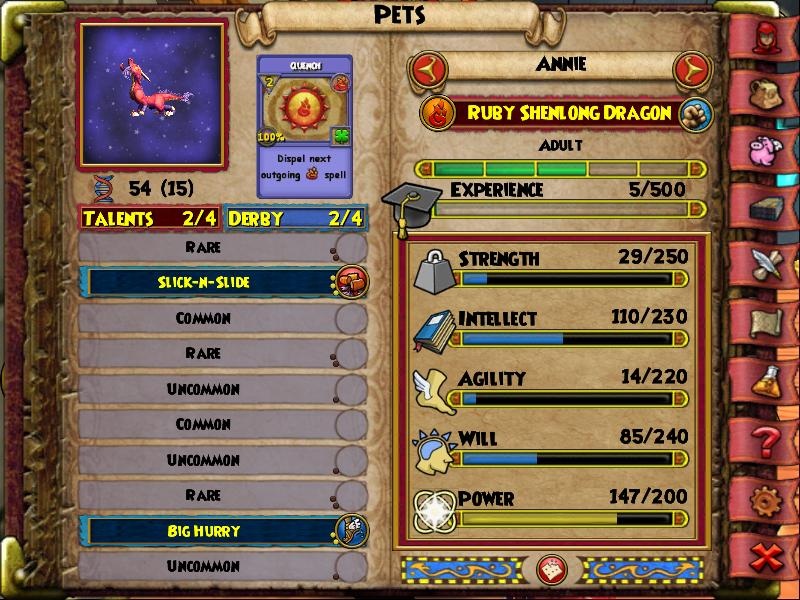Viewport: 800px width, 600px height.
Task: Close the spellbook with red X
Action: point(768,557)
